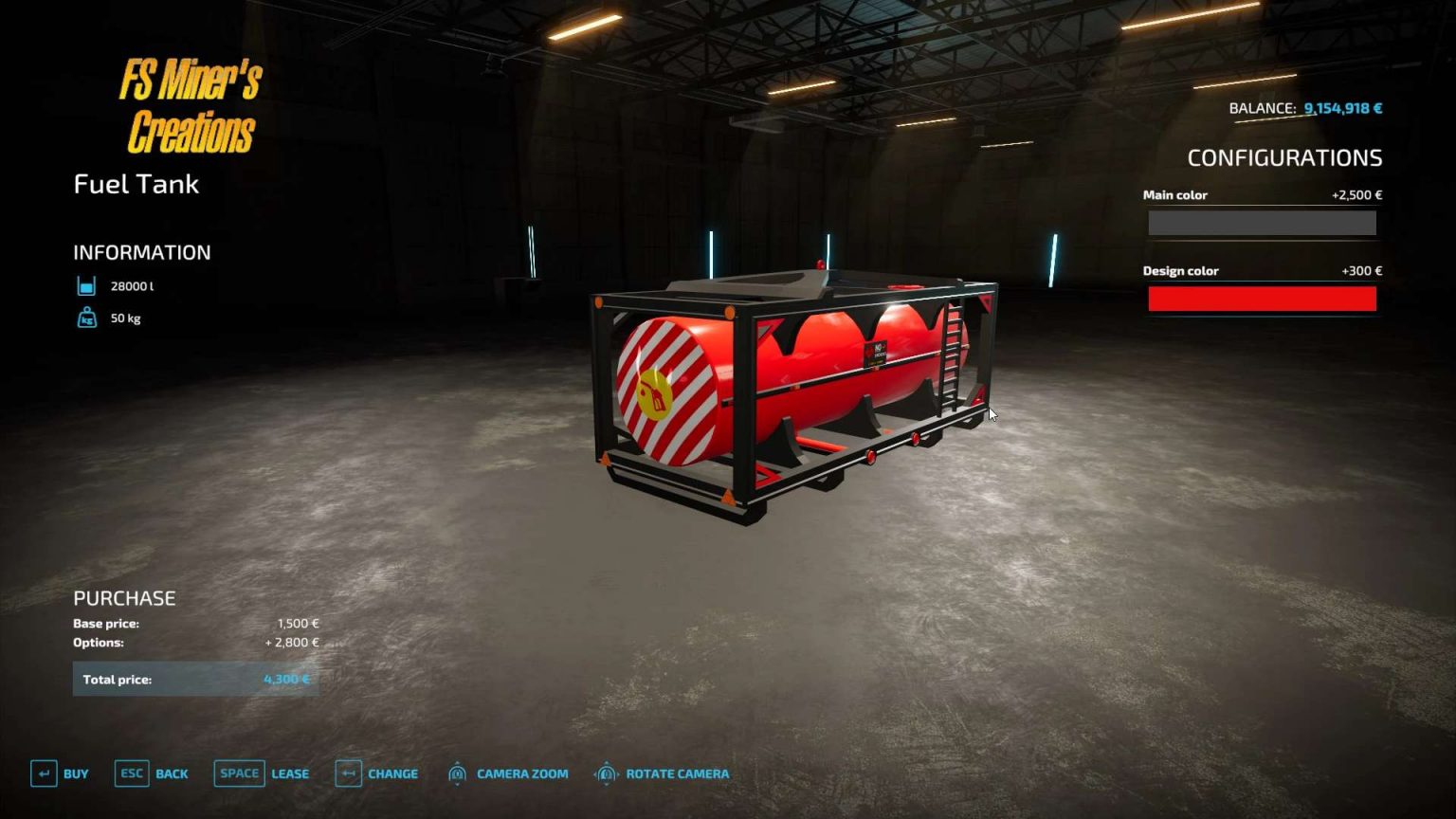This screenshot has width=1456, height=819.
Task: Select the LEASE option
Action: [x=289, y=773]
